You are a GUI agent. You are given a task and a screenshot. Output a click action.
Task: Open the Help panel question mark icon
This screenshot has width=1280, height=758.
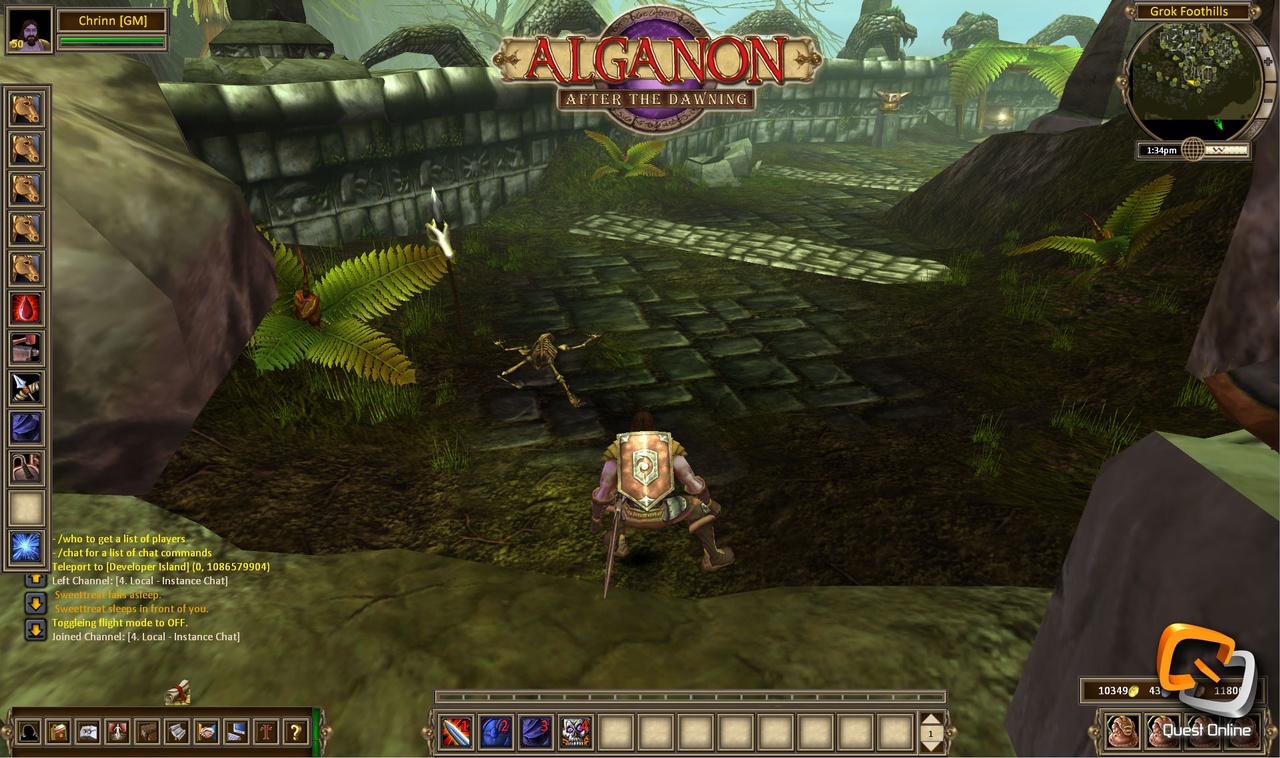[294, 730]
